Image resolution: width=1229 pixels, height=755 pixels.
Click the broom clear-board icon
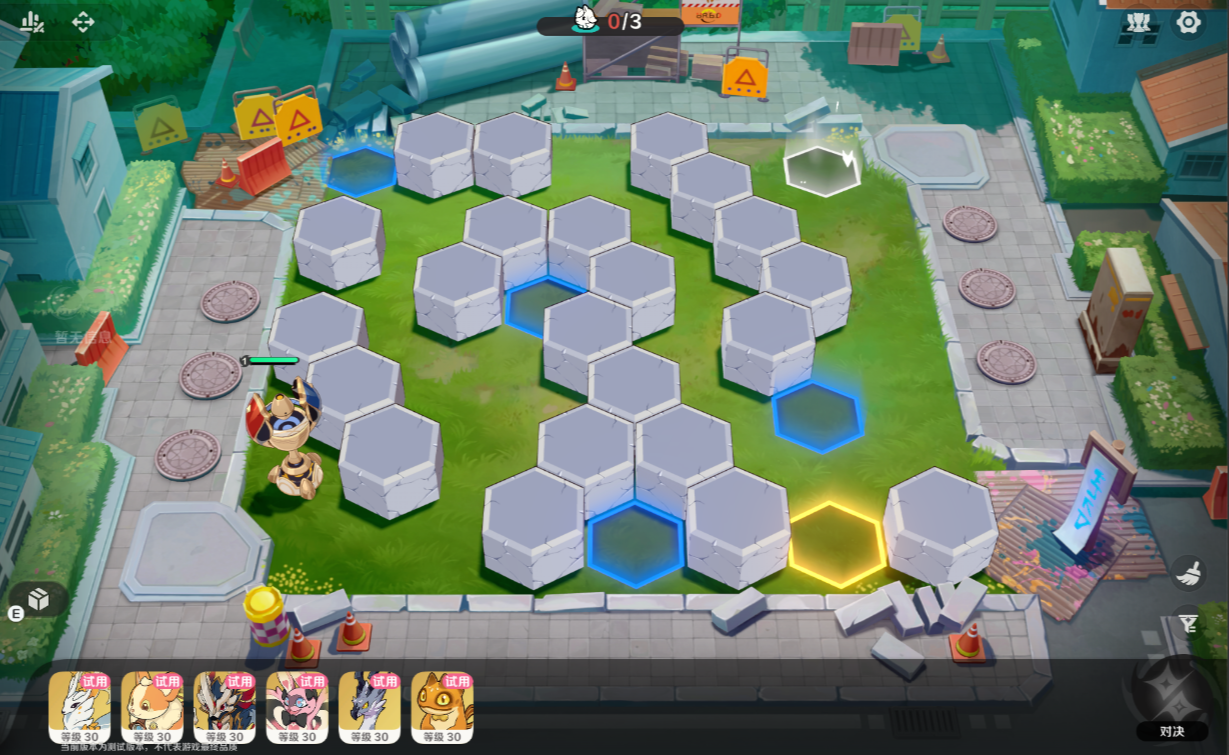tap(1187, 572)
